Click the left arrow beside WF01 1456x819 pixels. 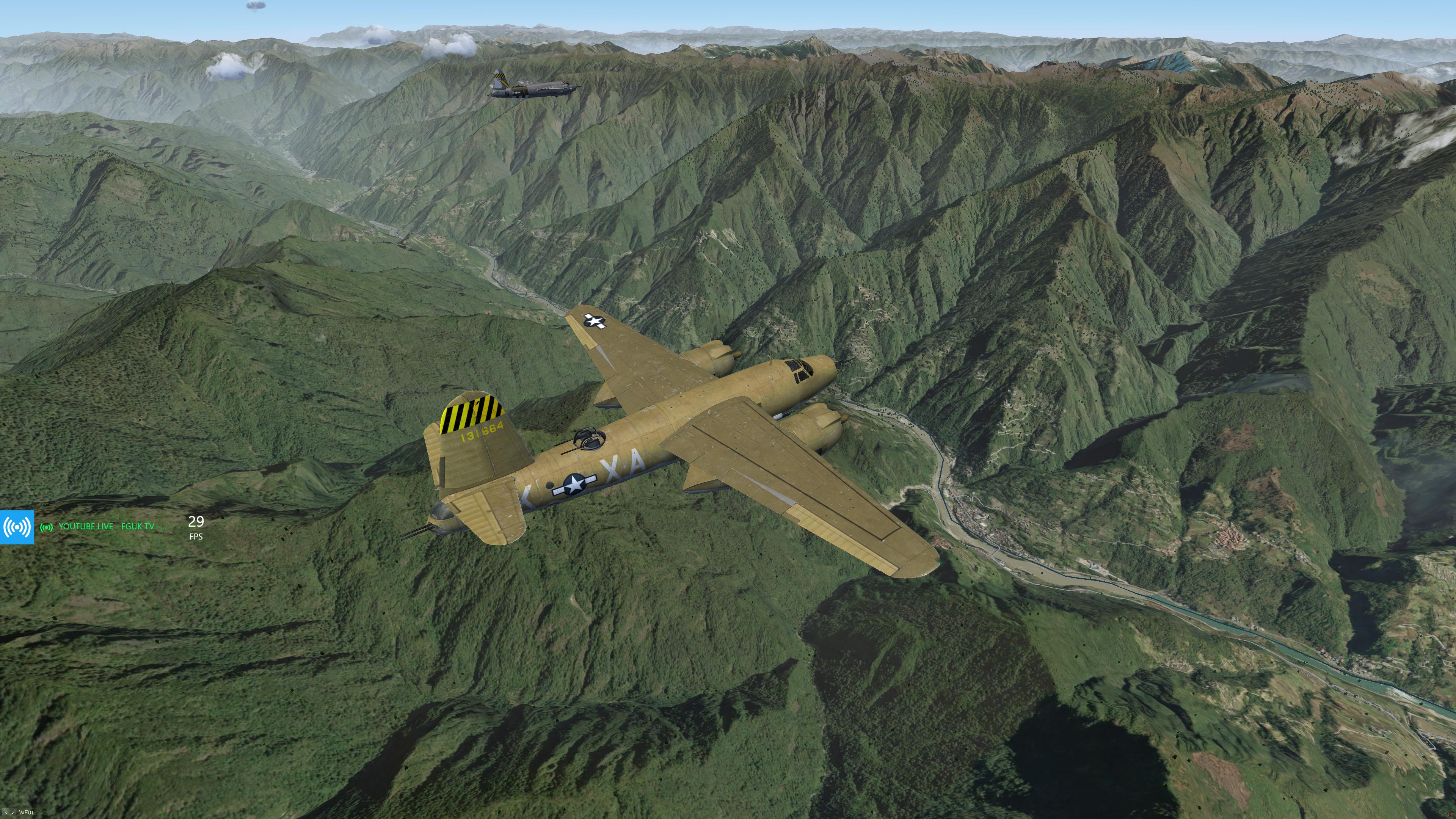(6, 813)
